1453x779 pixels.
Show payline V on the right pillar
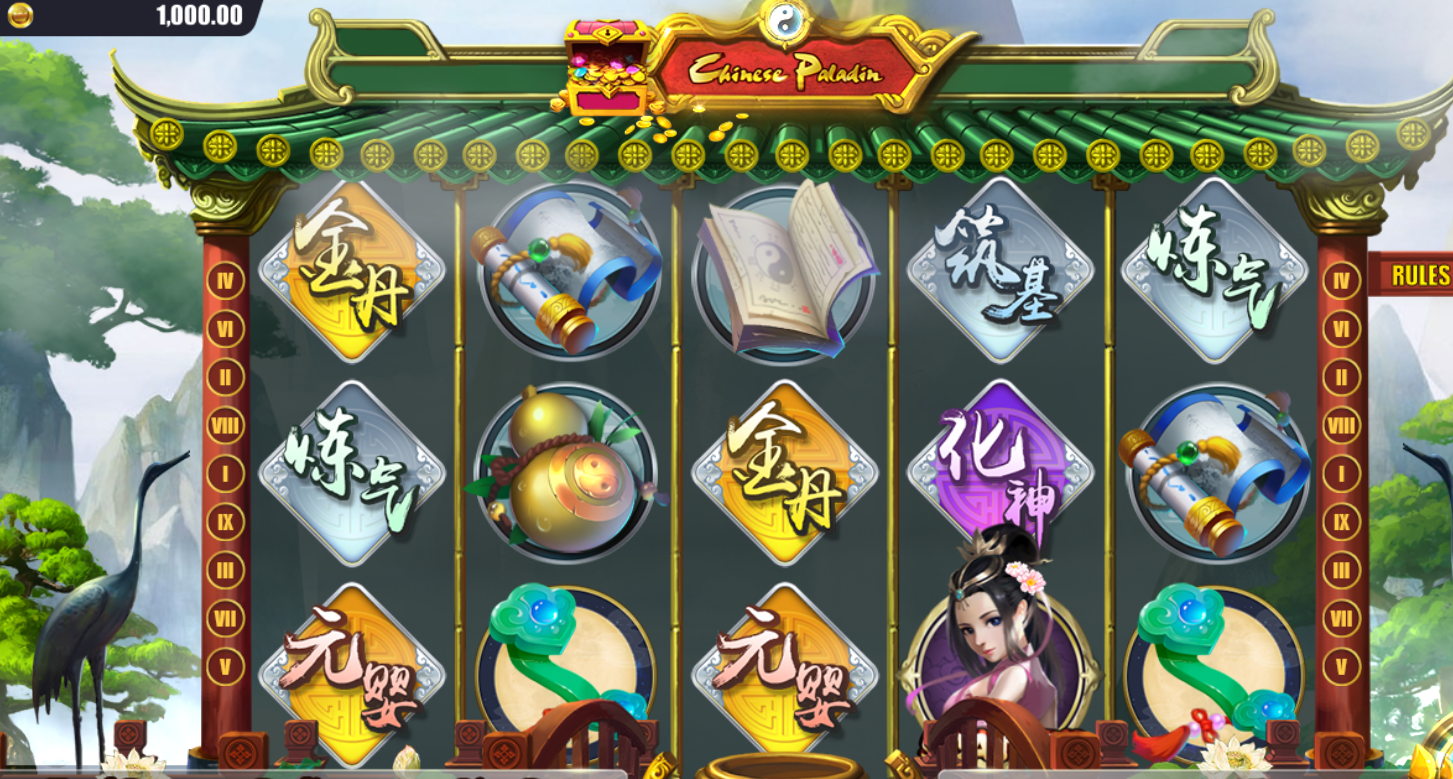1341,666
